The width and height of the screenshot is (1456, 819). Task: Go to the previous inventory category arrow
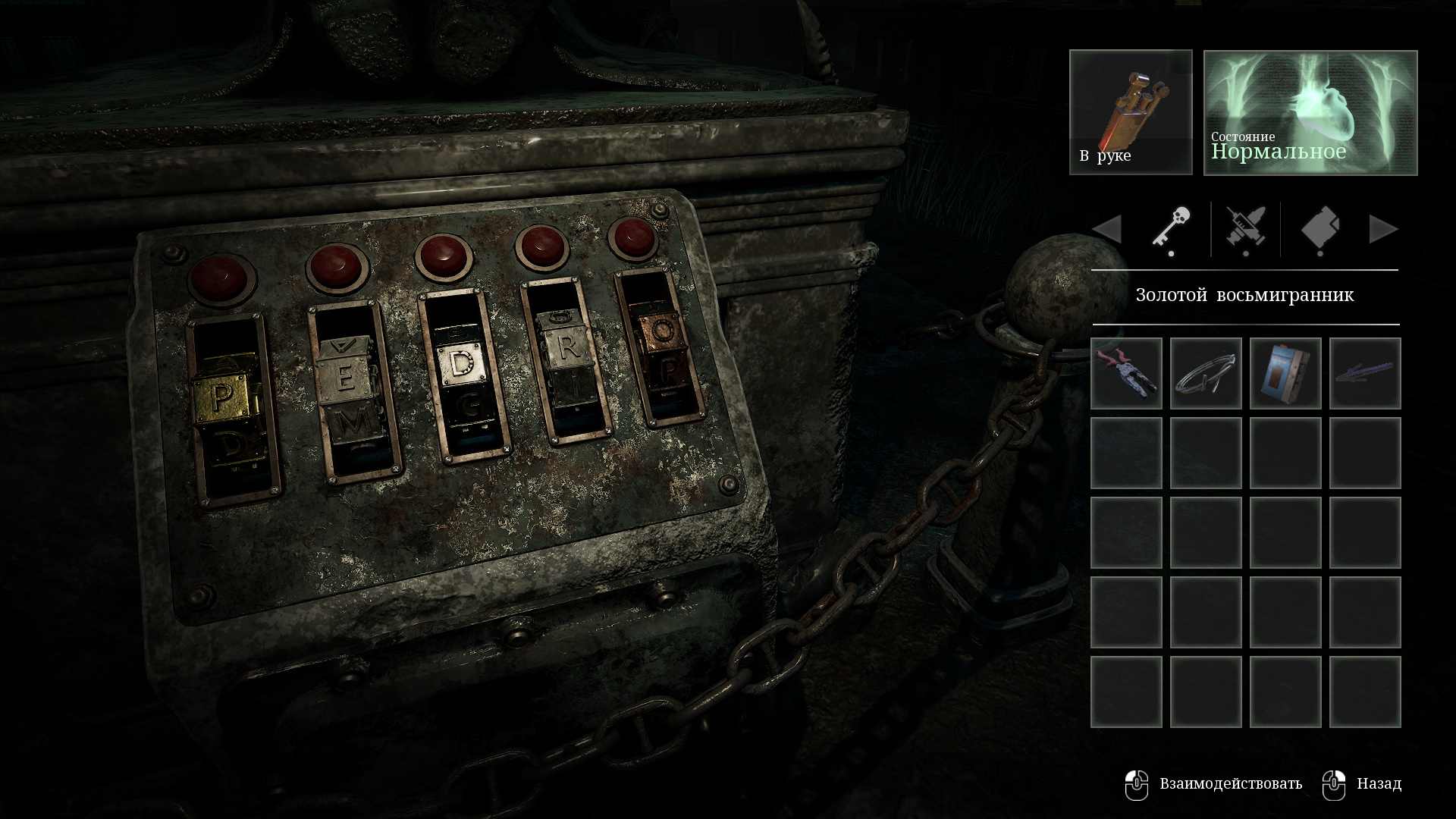(1107, 229)
